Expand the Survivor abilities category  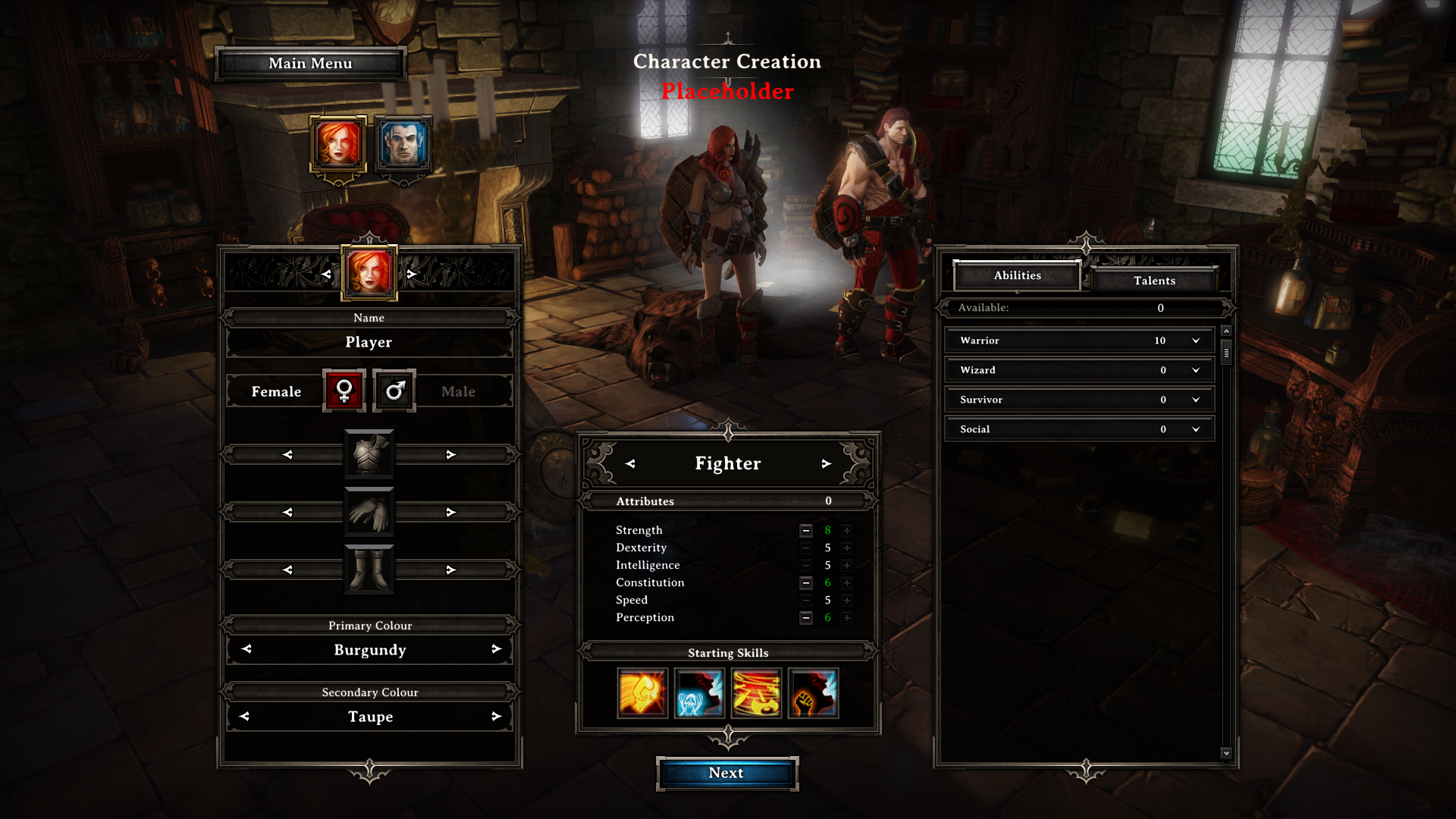click(1196, 400)
